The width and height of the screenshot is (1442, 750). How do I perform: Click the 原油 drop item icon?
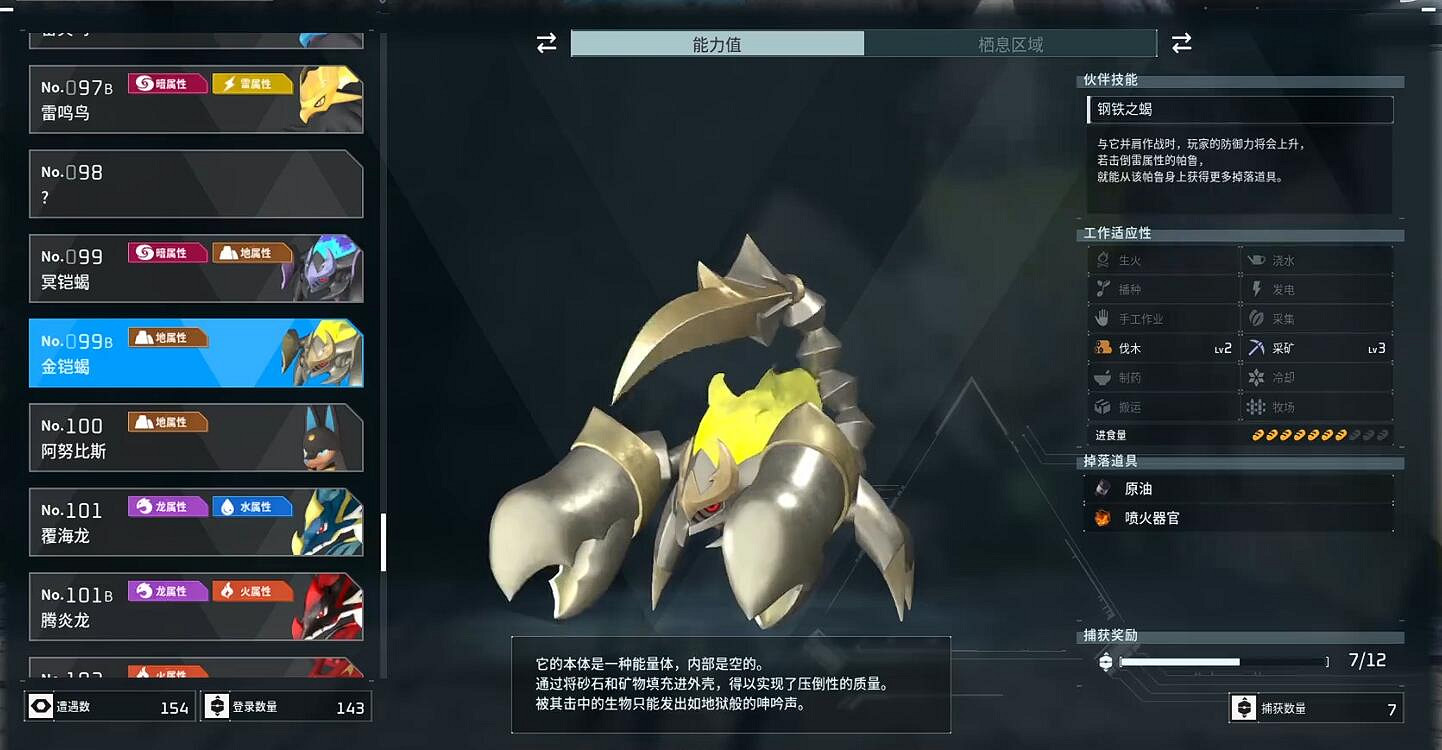pos(1104,487)
